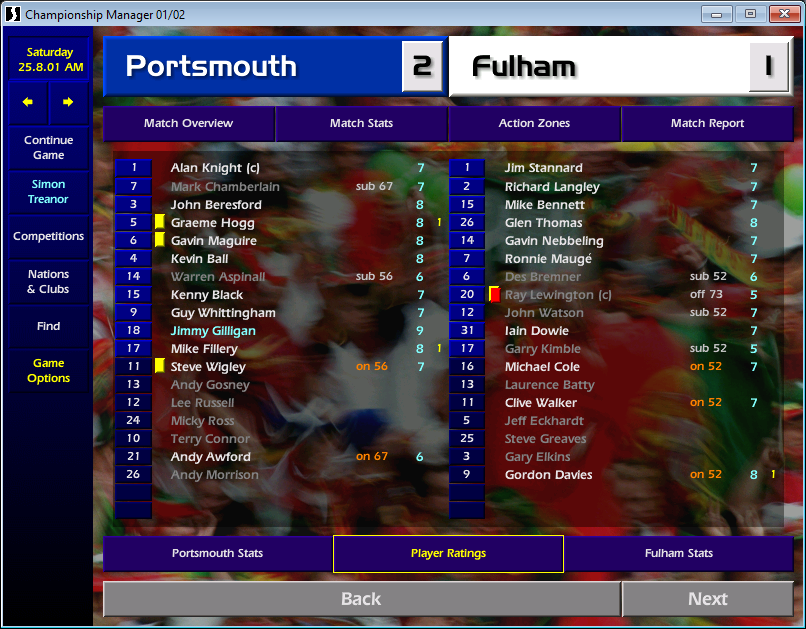Select the Player Ratings tab

[x=448, y=553]
